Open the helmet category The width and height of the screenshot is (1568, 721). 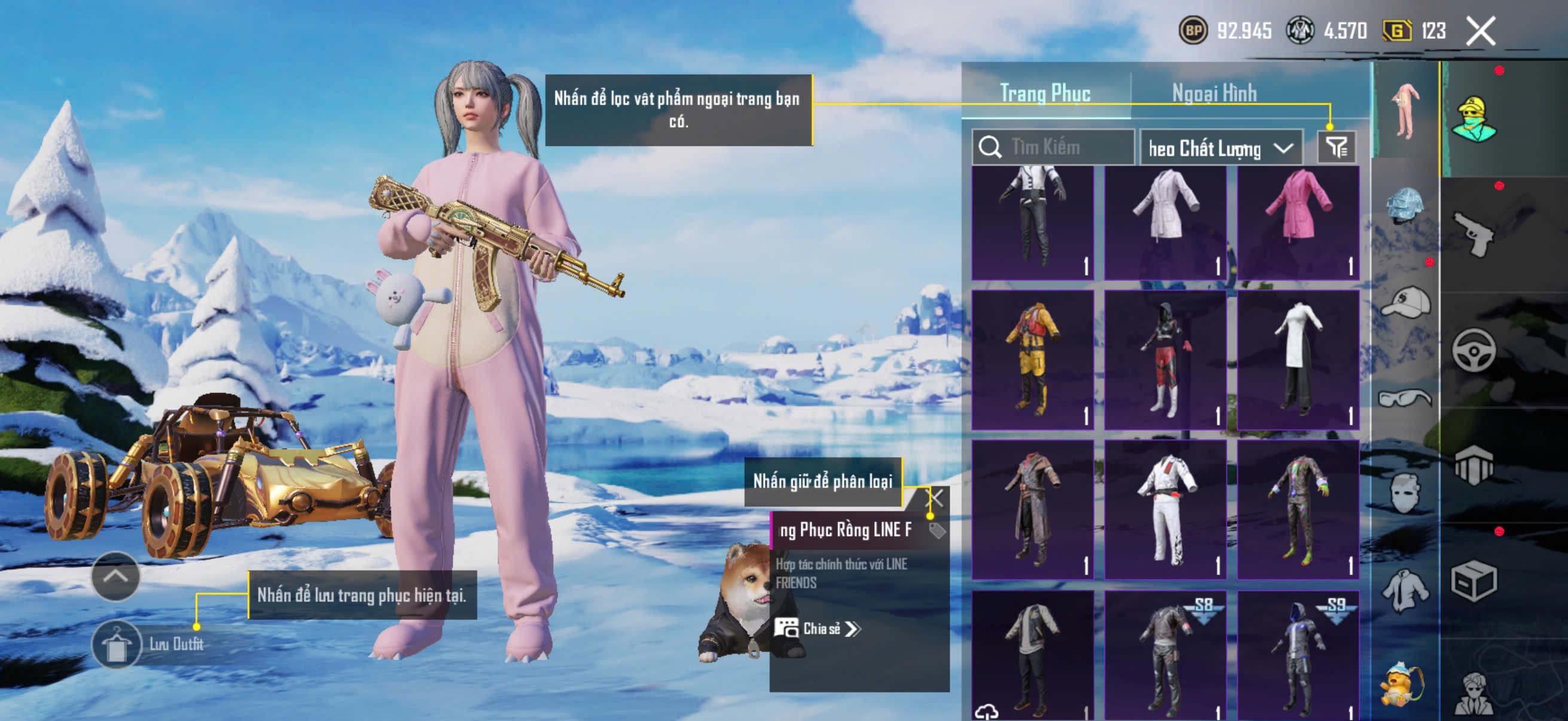[1405, 207]
